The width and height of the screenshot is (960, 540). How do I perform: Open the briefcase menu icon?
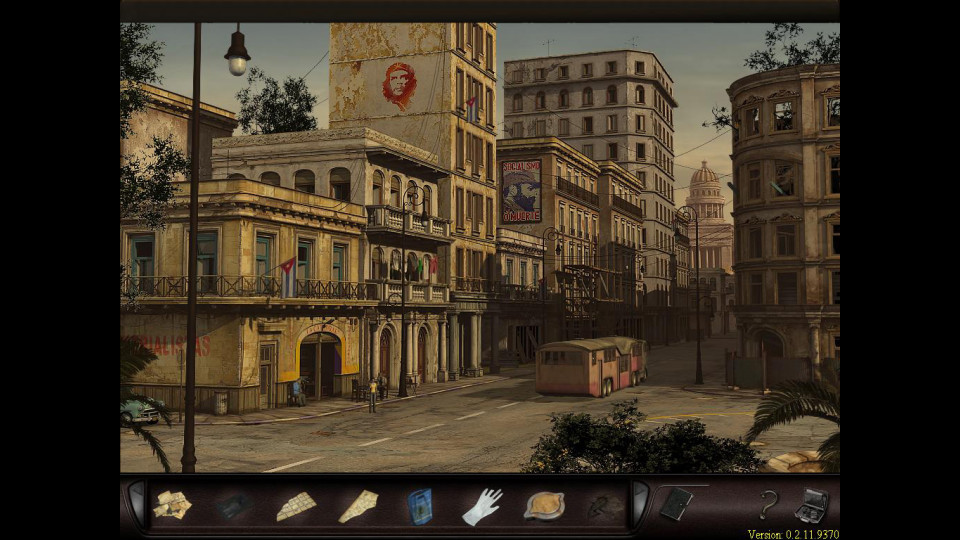coord(811,506)
